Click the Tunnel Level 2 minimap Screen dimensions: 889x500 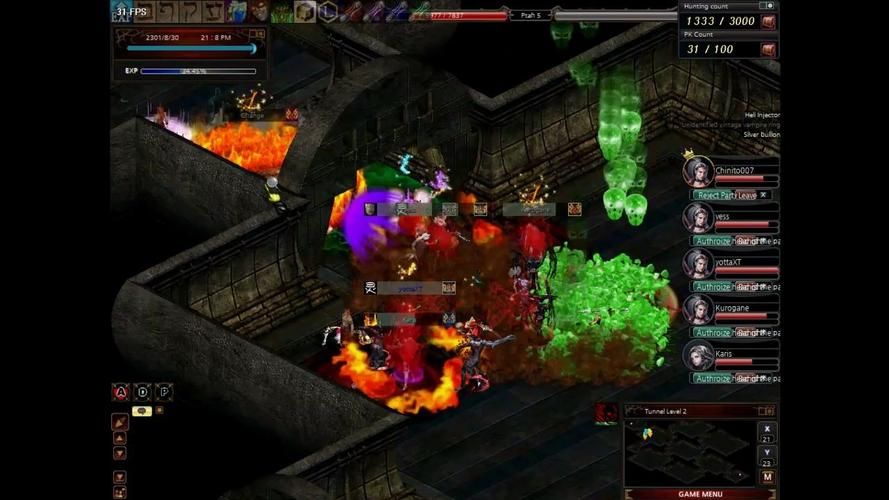click(690, 451)
